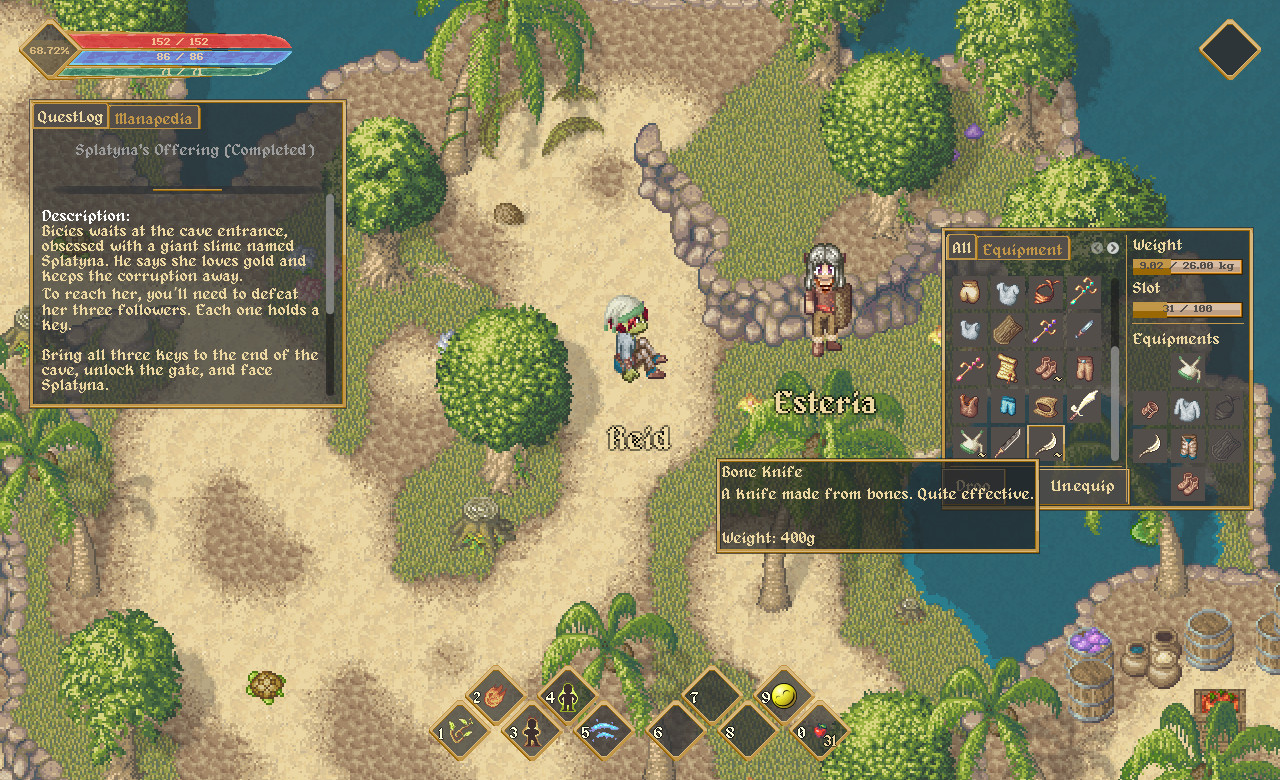Open the QuestLog tab
Image resolution: width=1280 pixels, height=780 pixels.
(70, 117)
